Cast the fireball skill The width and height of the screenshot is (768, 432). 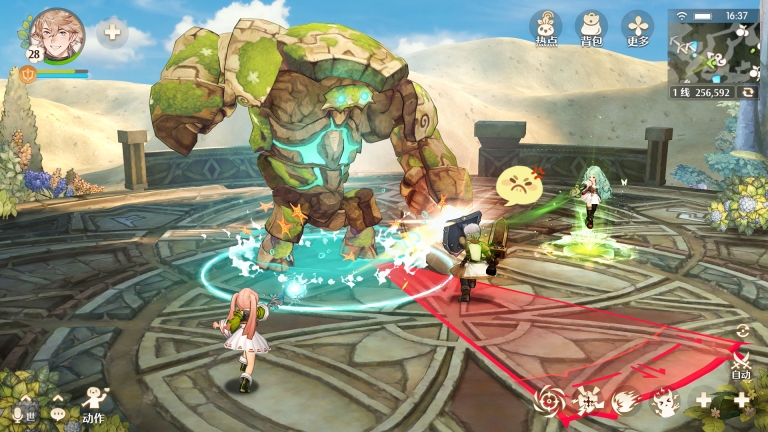[x=626, y=401]
